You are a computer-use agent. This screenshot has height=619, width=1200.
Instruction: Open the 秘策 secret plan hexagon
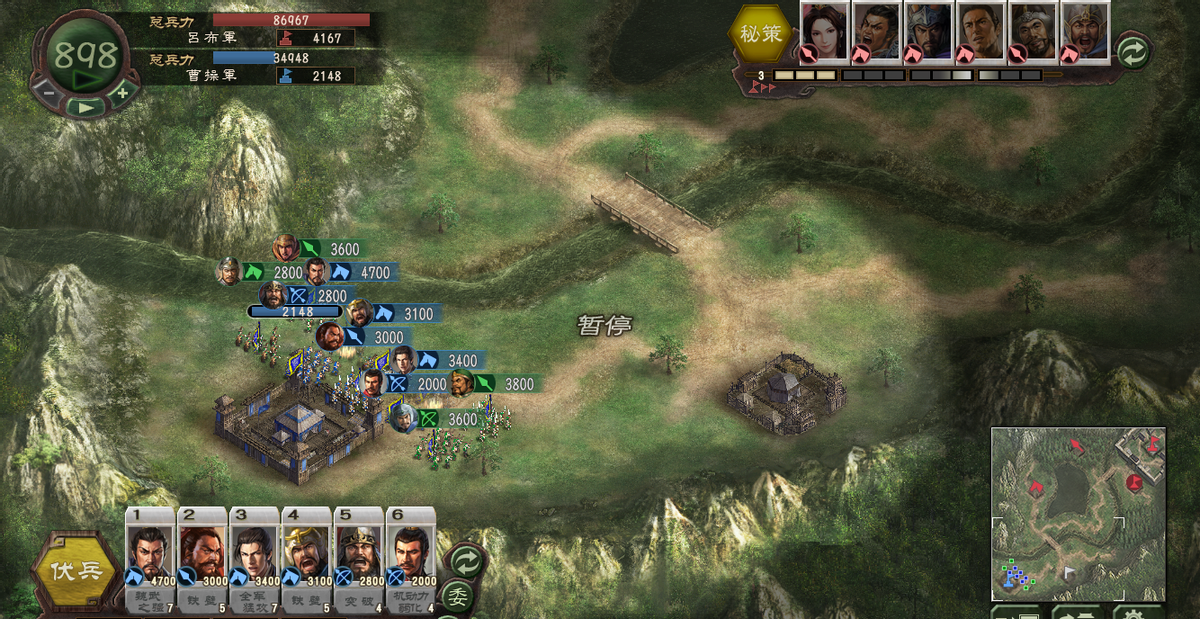(762, 34)
